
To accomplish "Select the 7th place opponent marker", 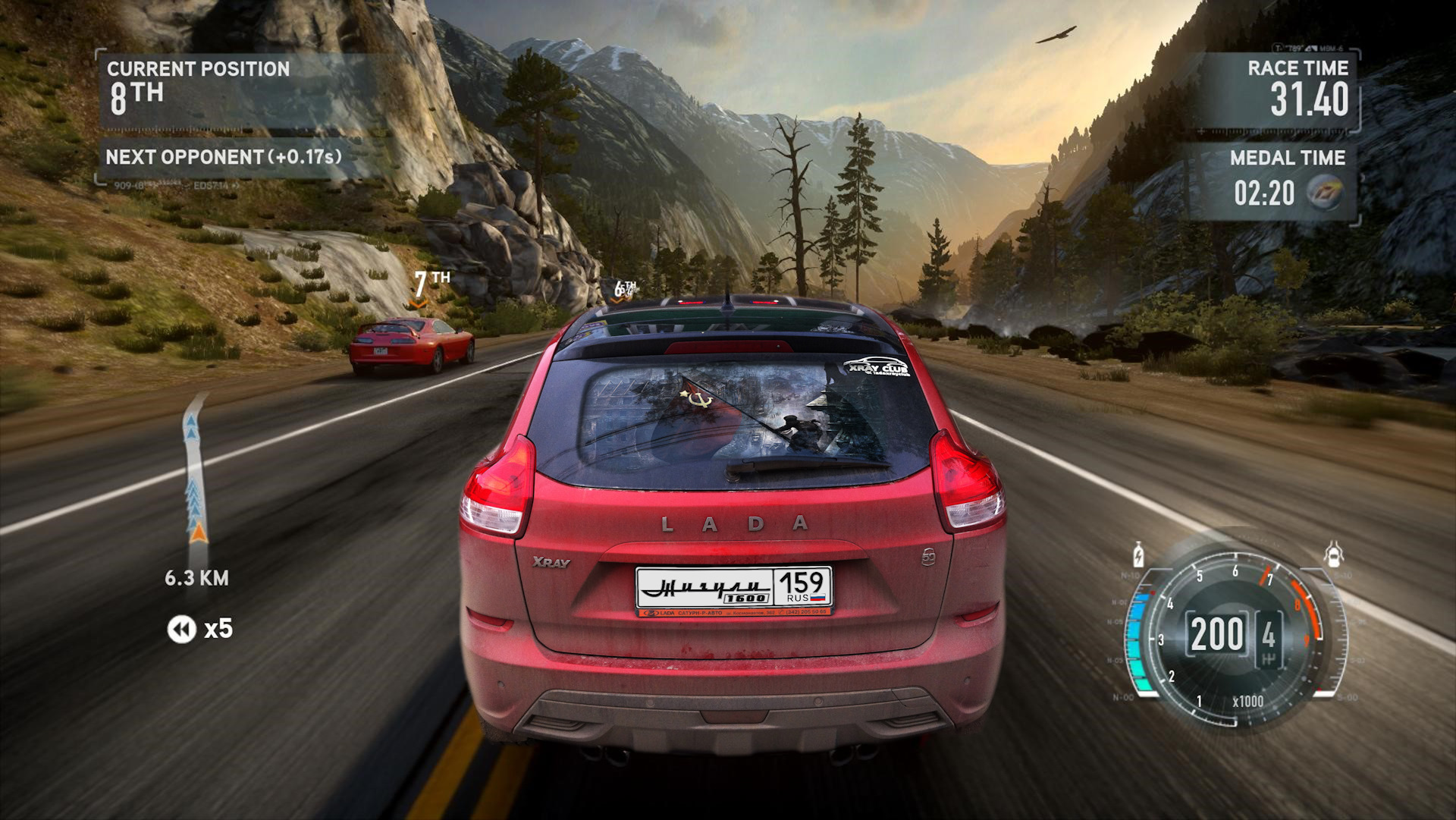I will point(430,284).
